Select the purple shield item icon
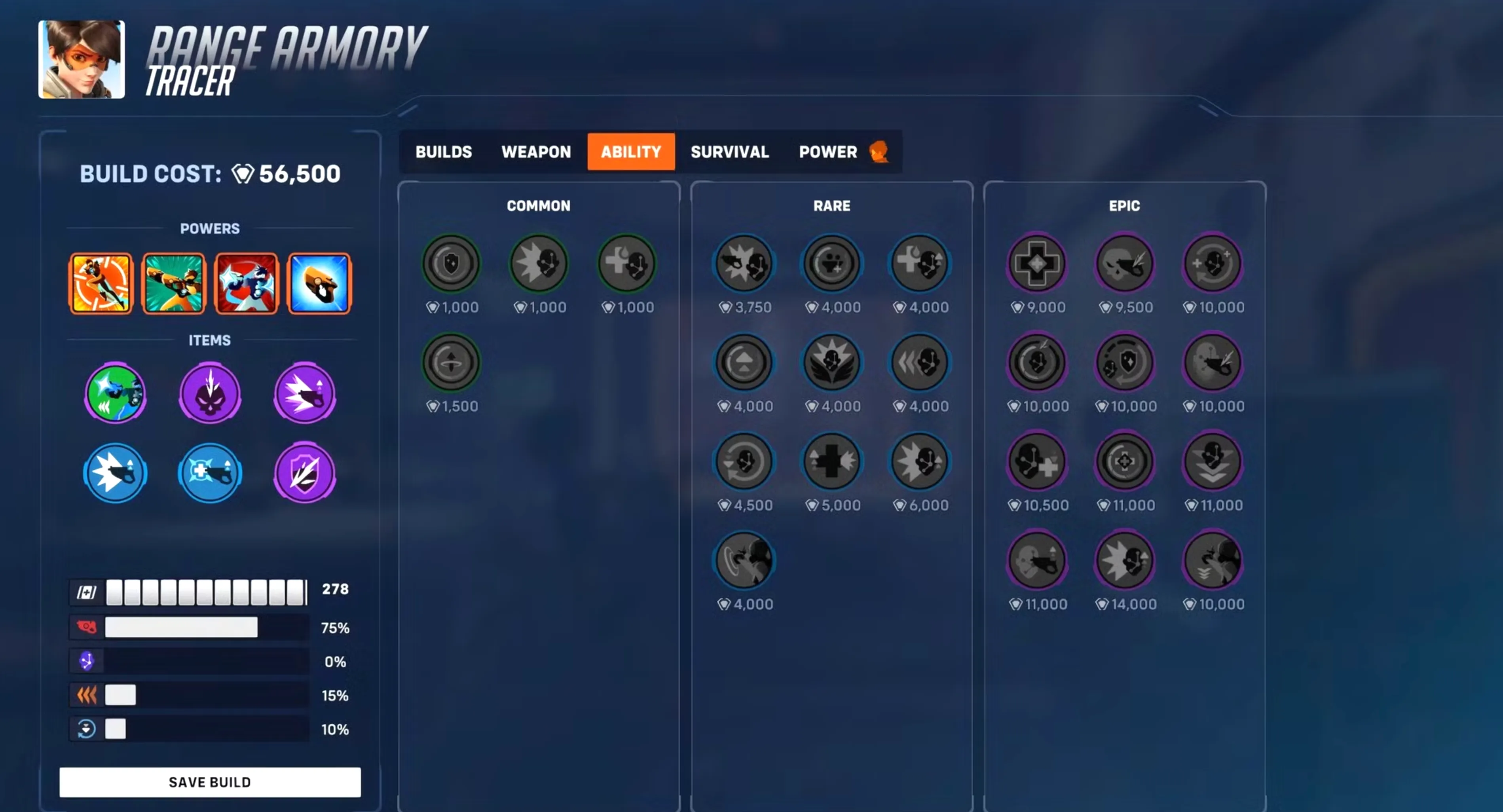1503x812 pixels. (x=304, y=473)
